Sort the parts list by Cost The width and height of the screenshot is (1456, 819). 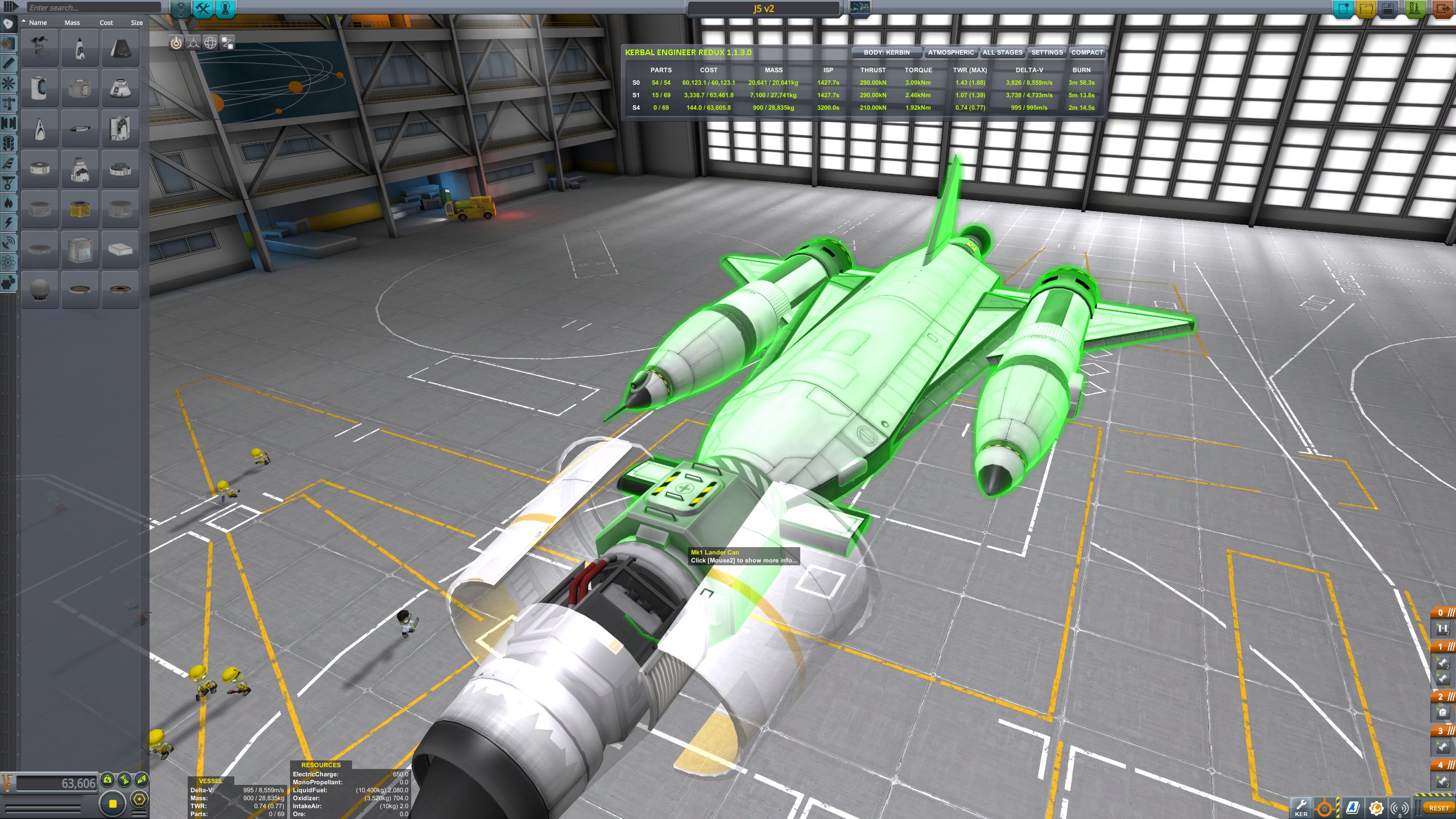pos(106,23)
